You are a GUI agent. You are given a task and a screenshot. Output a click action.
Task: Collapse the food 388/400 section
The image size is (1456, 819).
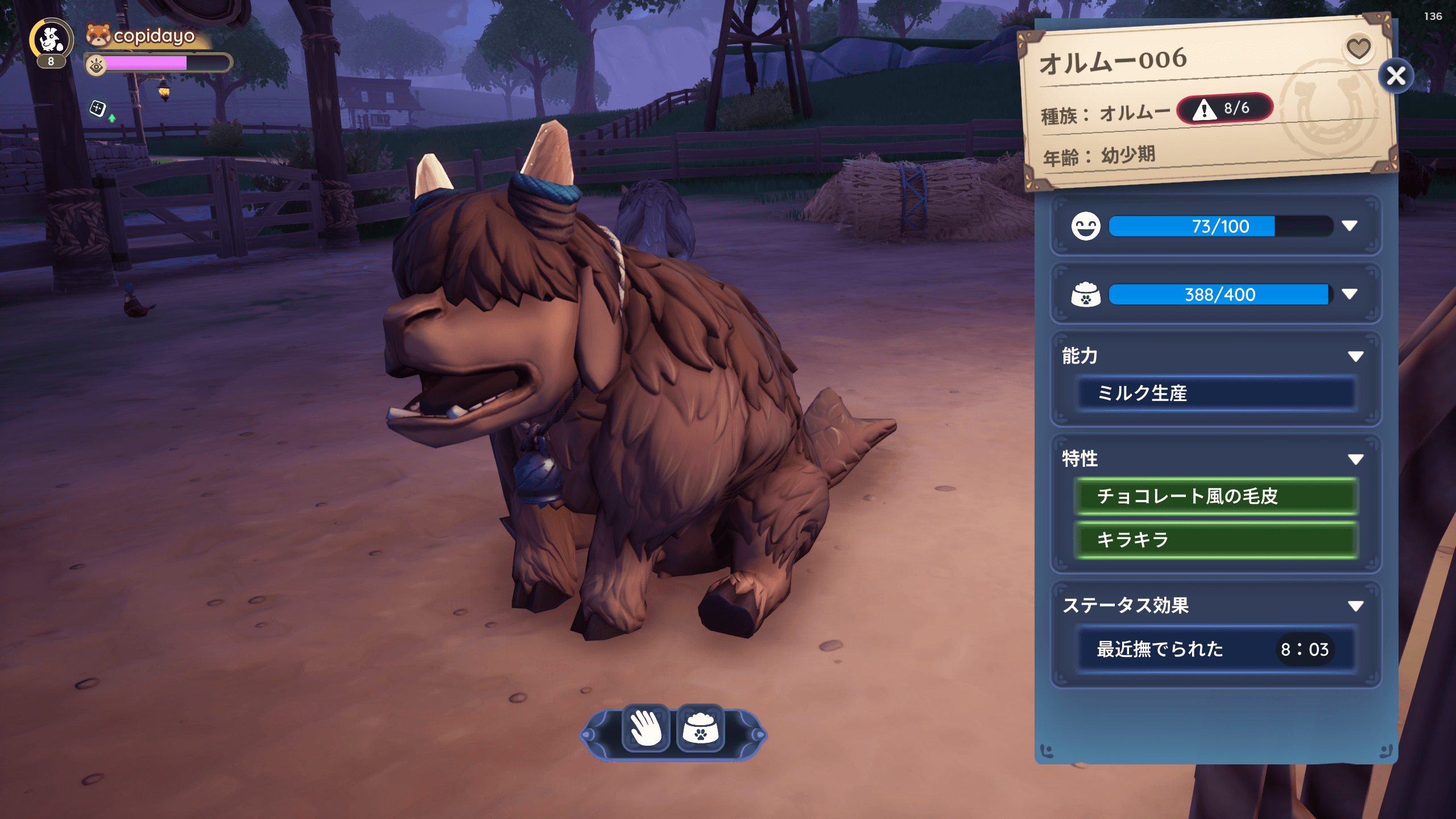tap(1350, 294)
